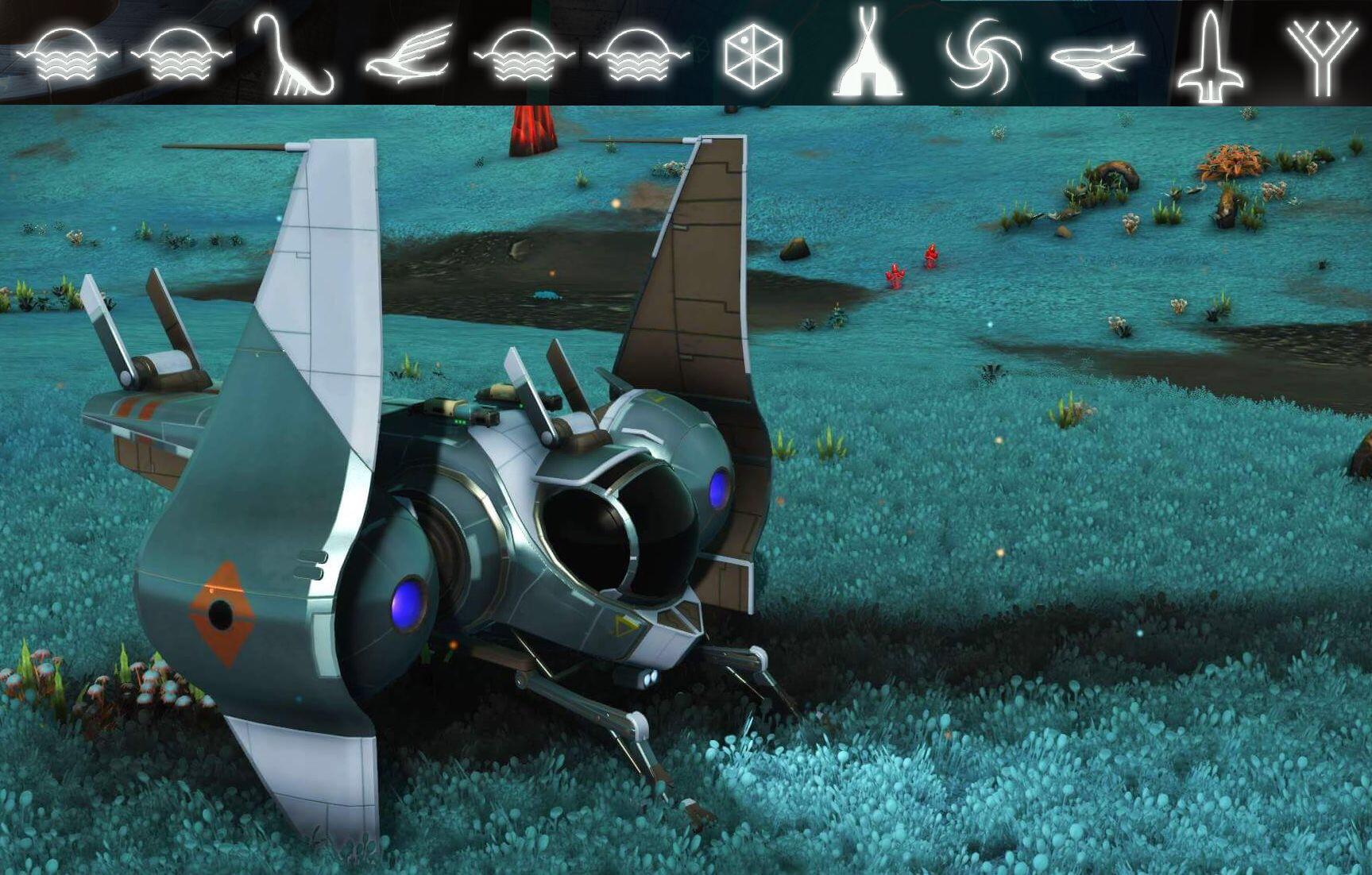Select the Tent-shaped portal glyph

(x=868, y=54)
